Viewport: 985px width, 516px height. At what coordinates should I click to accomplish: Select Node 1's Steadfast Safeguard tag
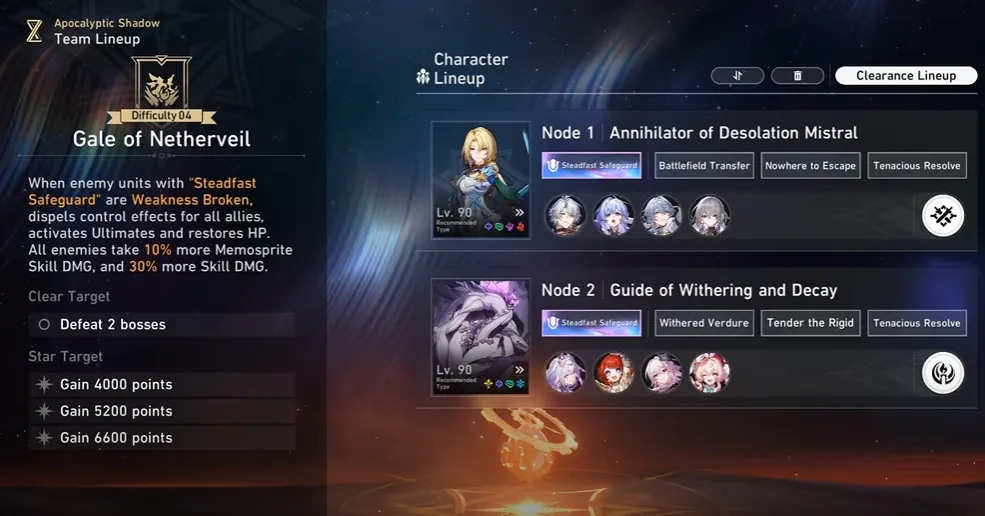click(x=592, y=166)
